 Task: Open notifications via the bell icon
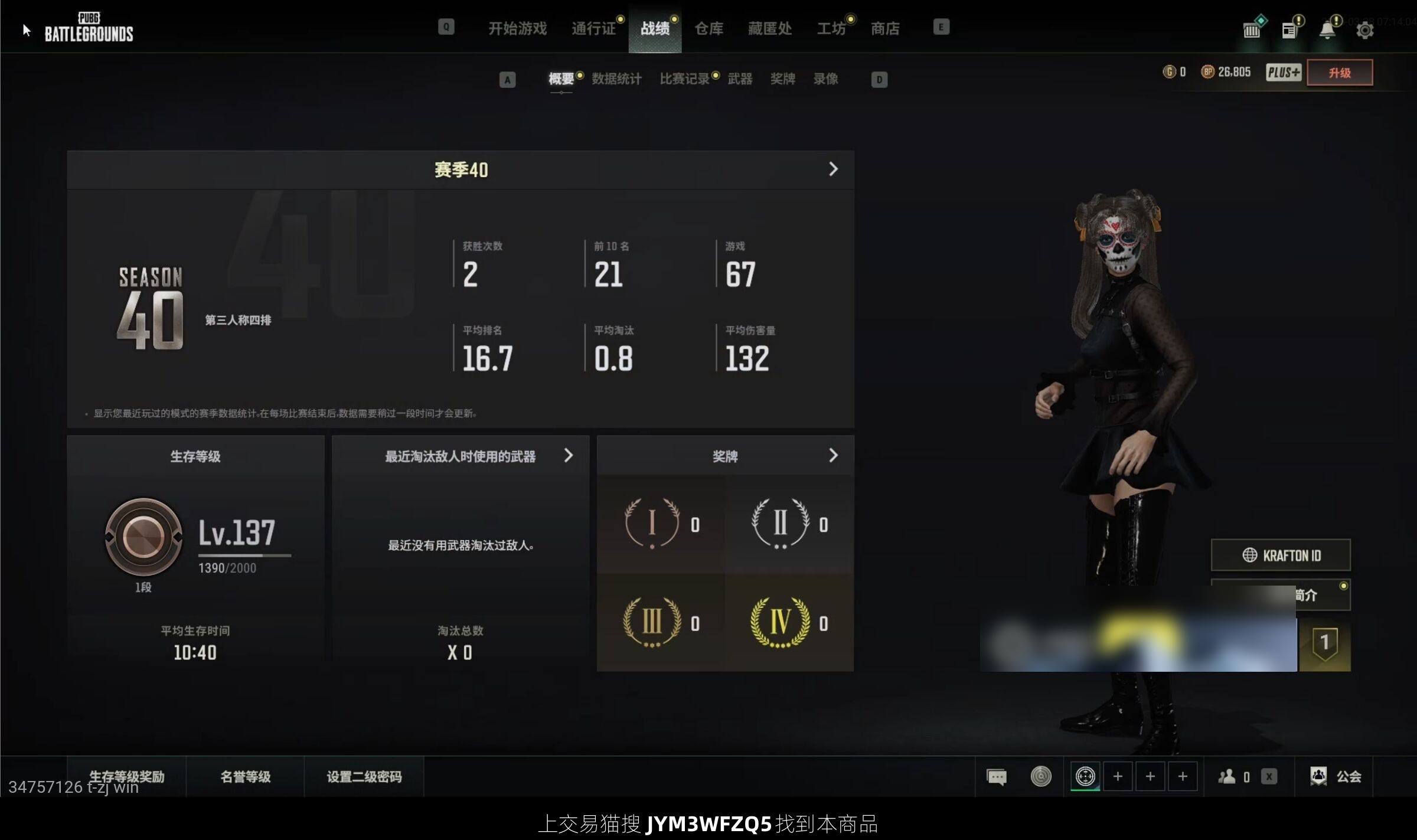click(x=1327, y=30)
